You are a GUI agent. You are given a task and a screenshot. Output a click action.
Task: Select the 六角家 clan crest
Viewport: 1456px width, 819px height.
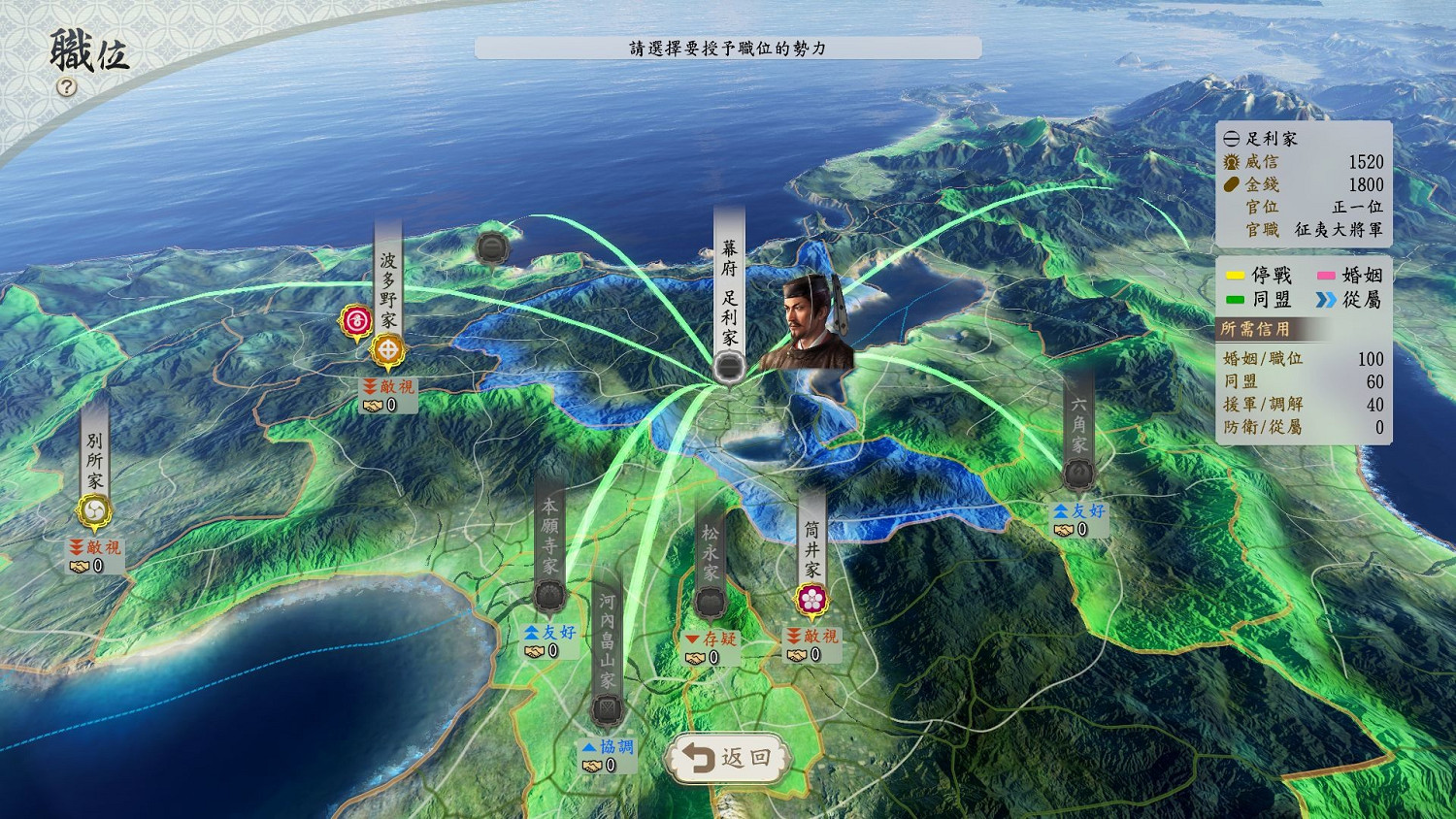[1077, 473]
